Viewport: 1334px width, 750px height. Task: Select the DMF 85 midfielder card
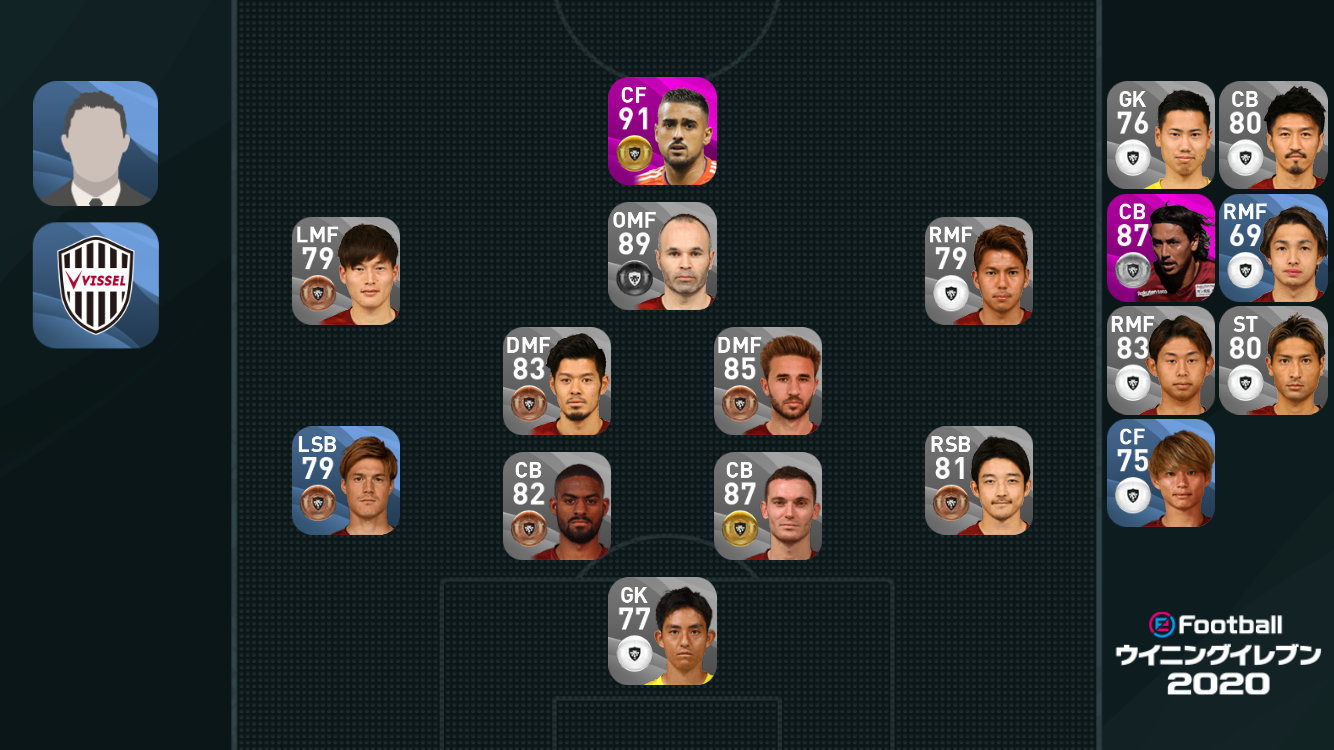click(x=768, y=381)
